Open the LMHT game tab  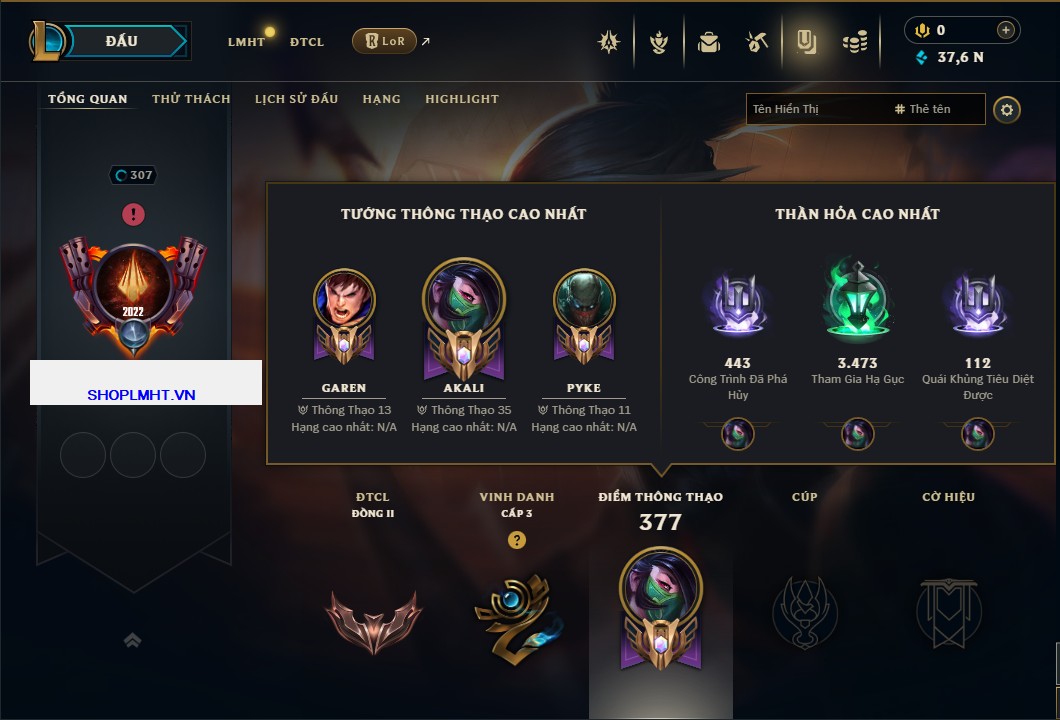pos(246,42)
